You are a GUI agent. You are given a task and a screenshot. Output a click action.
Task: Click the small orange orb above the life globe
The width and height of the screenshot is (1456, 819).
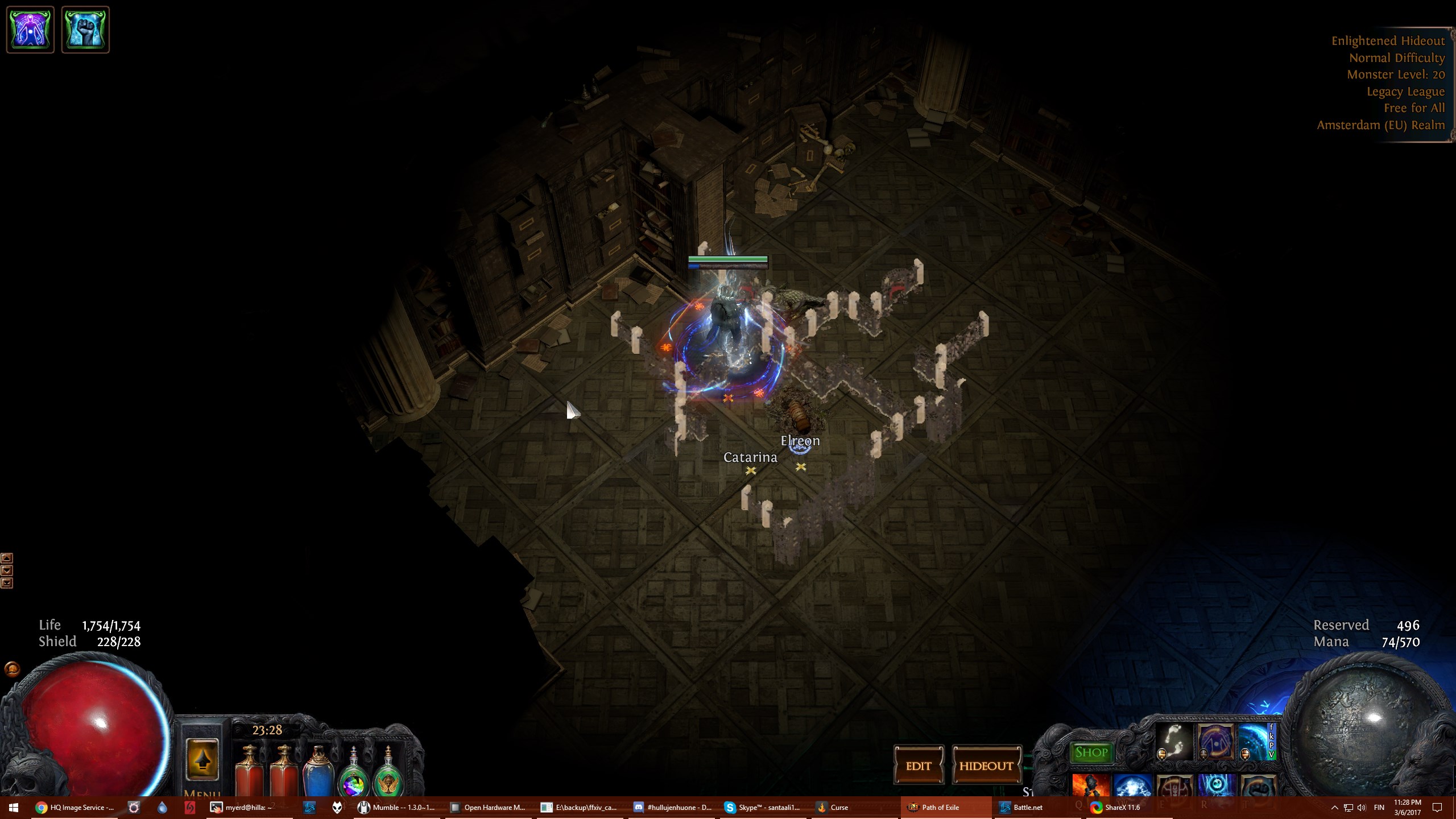tap(12, 669)
